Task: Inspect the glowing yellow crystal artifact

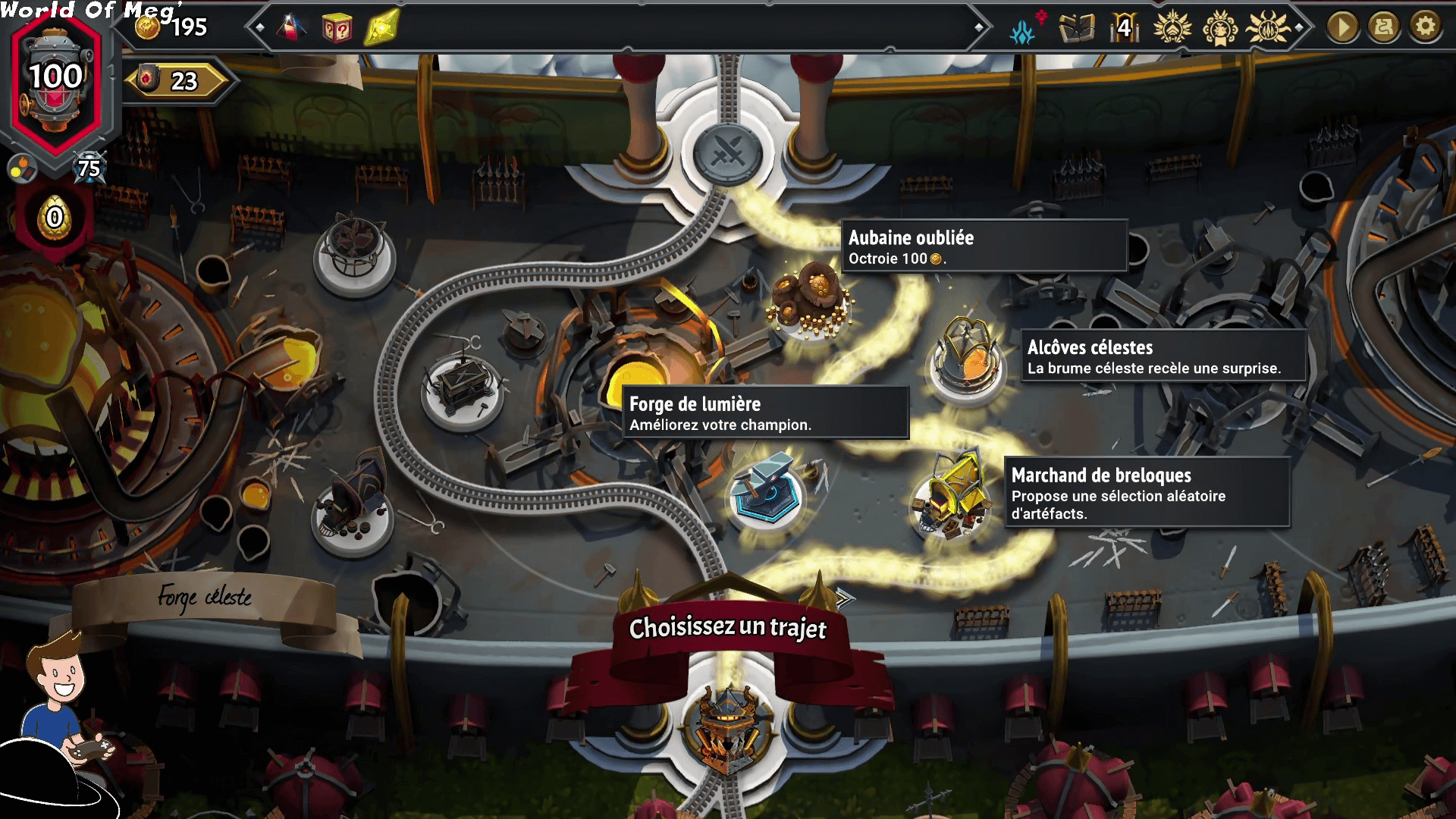Action: (x=381, y=29)
